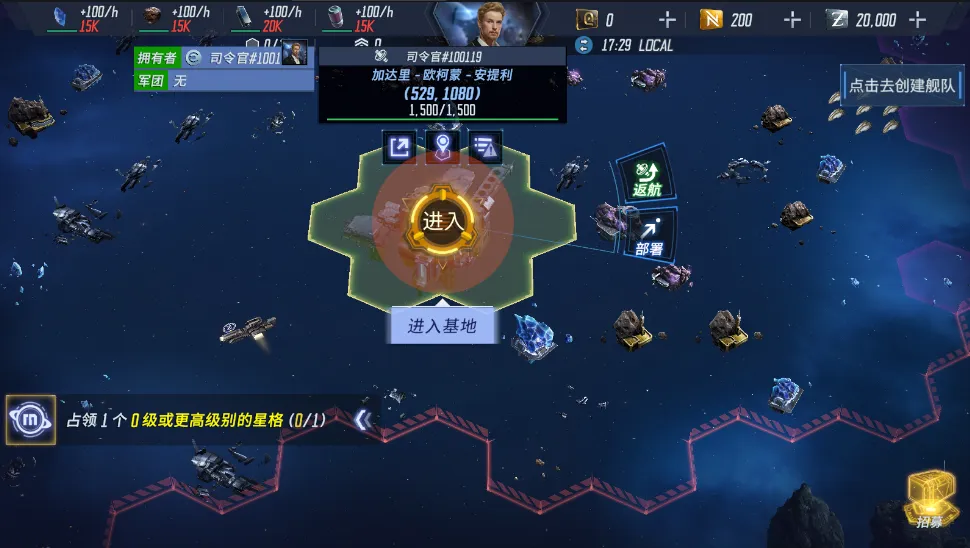Add more N currency with its plus button
Image resolution: width=970 pixels, height=548 pixels.
792,19
